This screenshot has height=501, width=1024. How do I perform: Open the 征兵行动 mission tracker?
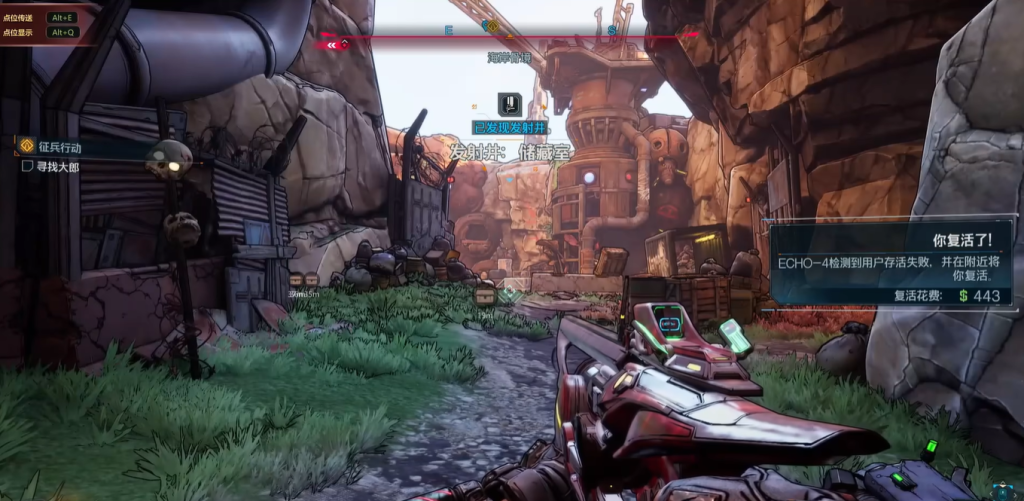(60, 147)
